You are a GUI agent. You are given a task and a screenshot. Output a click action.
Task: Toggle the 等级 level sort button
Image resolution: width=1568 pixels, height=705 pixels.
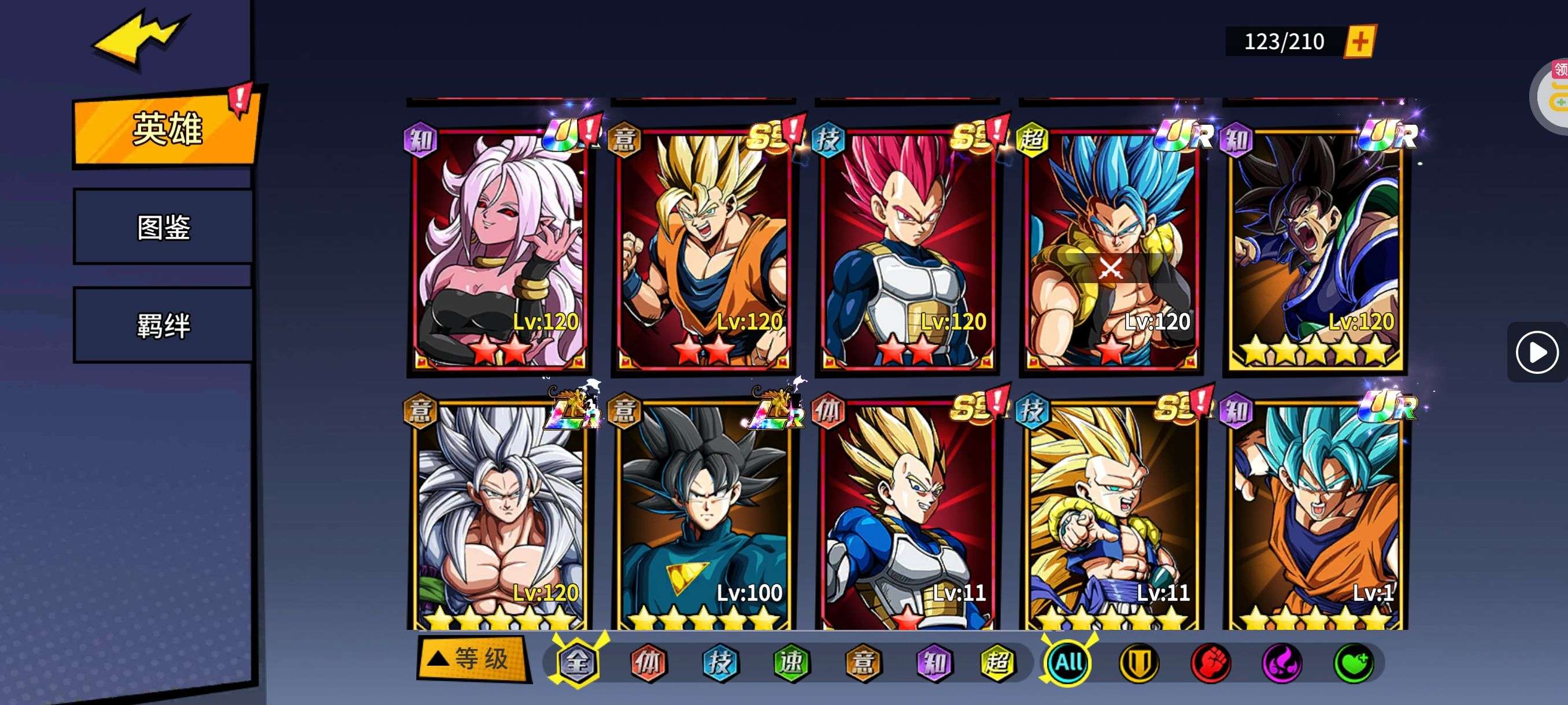click(472, 659)
